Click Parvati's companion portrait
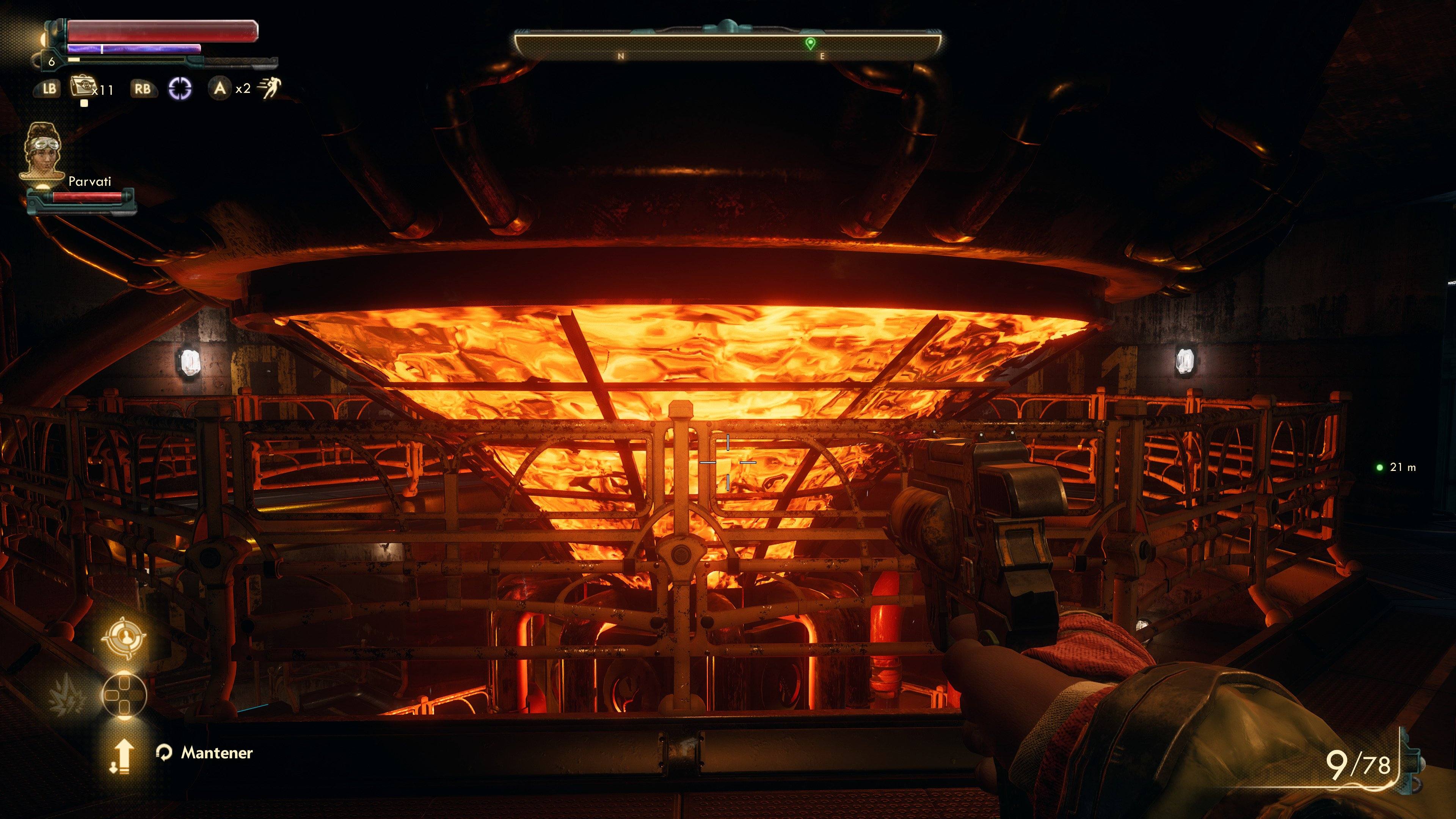This screenshot has width=1456, height=819. 45,154
